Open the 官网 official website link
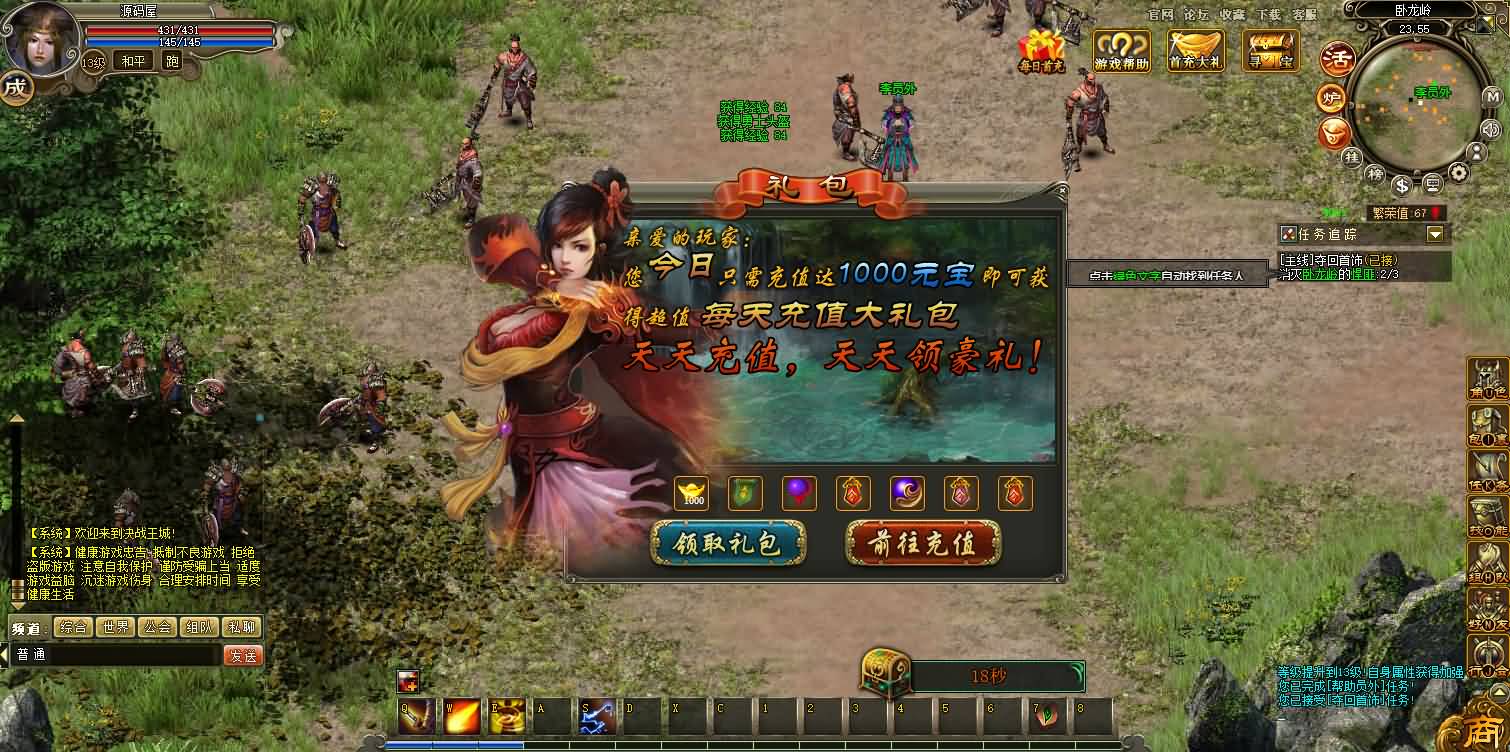Screen dimensions: 1510x752 [1160, 14]
